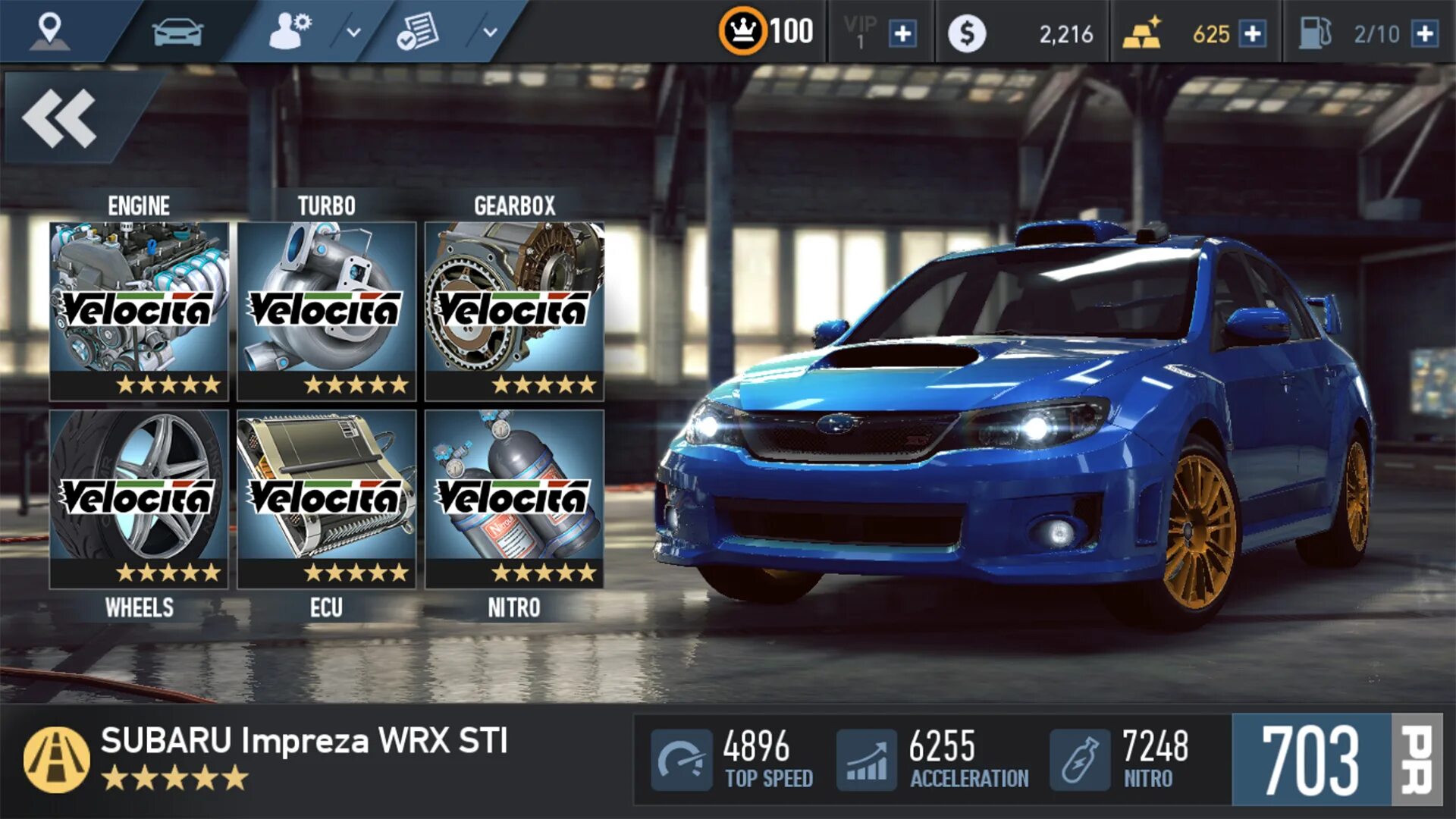Buy more gold with plus button
The height and width of the screenshot is (819, 1456).
[x=1253, y=34]
